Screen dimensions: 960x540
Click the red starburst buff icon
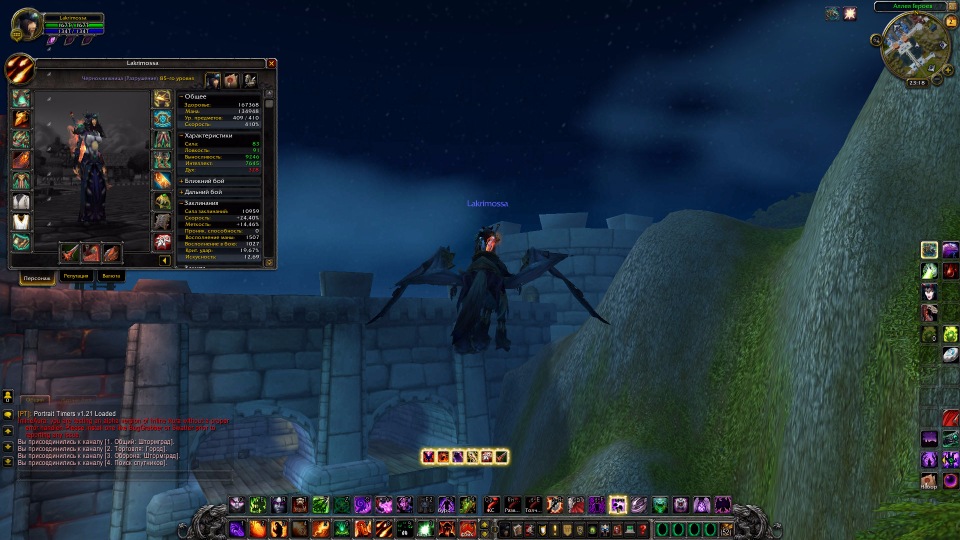pyautogui.click(x=850, y=13)
